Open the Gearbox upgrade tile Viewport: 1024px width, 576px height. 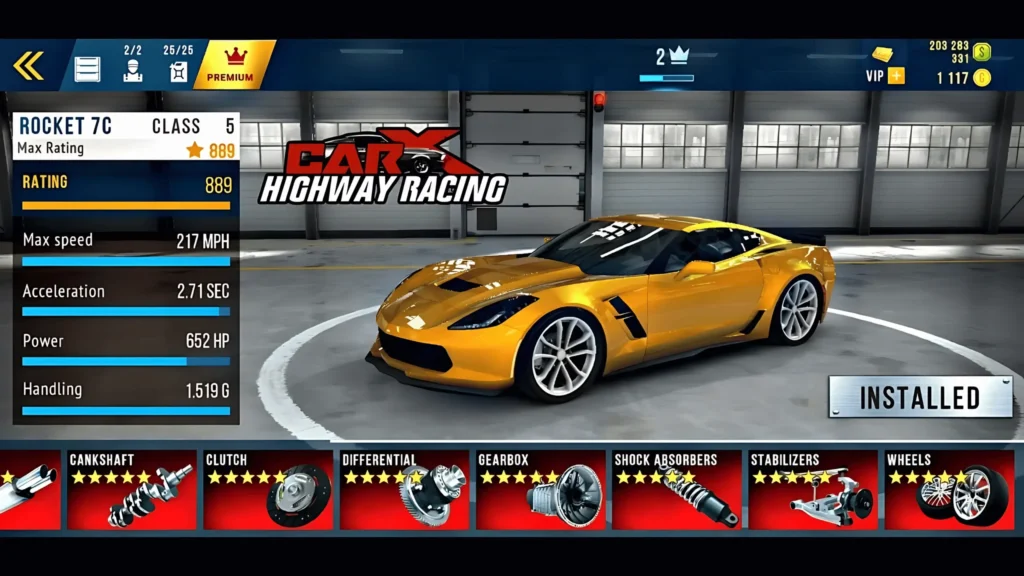click(540, 490)
